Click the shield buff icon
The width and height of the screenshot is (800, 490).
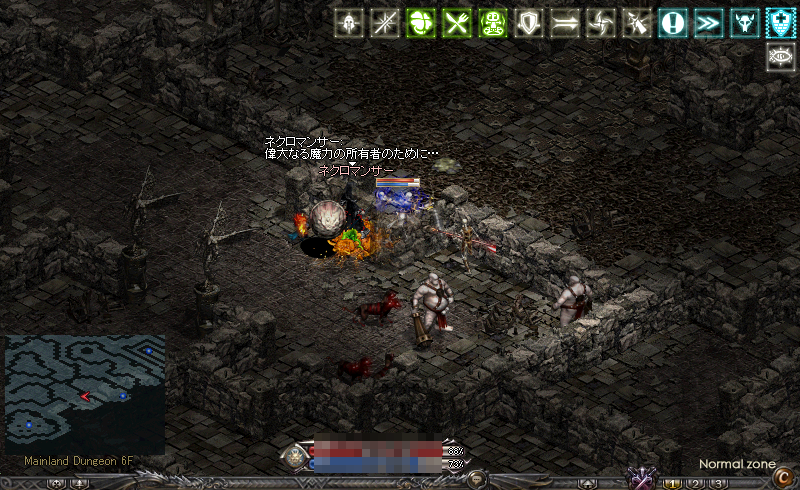528,23
